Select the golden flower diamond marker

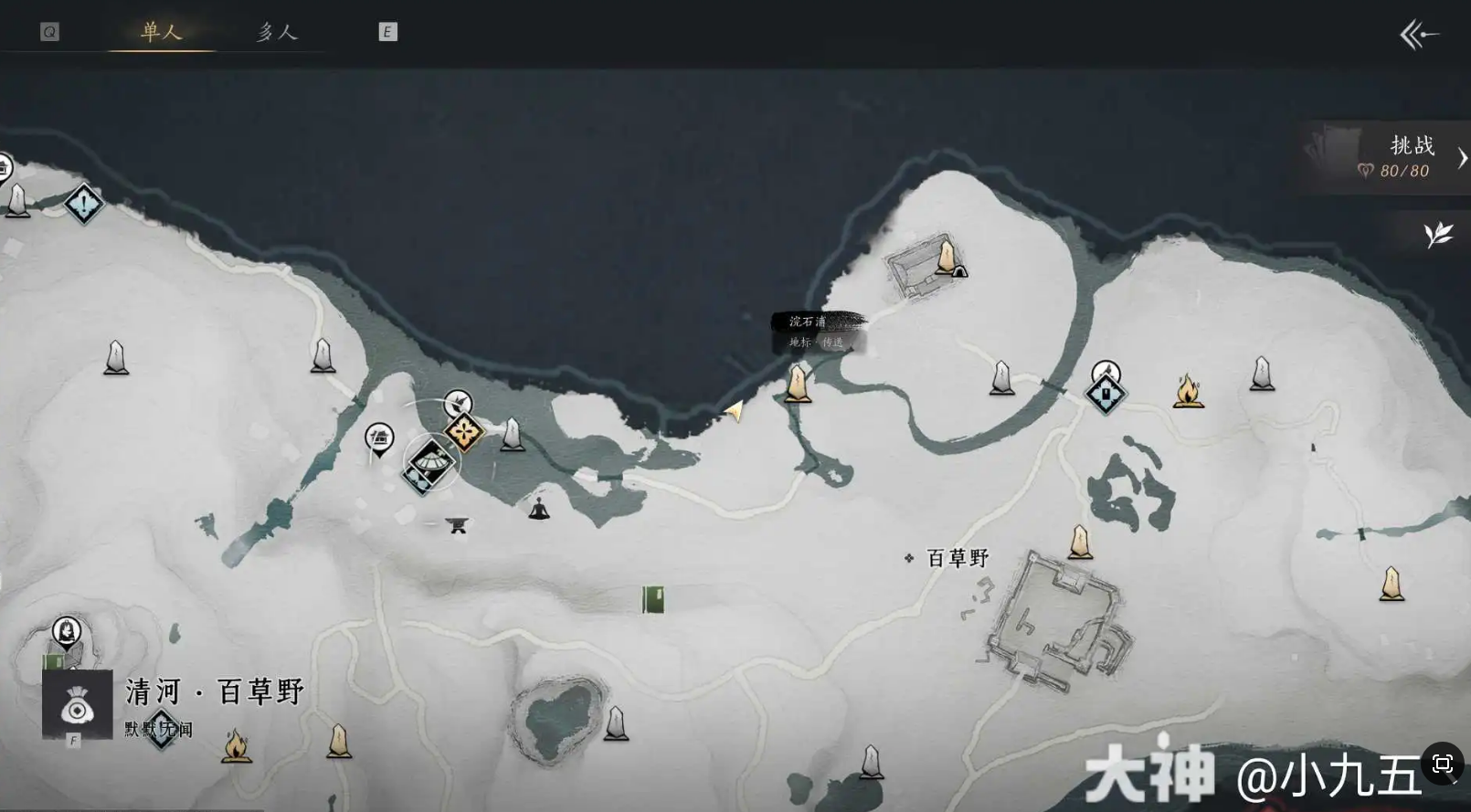(x=464, y=432)
